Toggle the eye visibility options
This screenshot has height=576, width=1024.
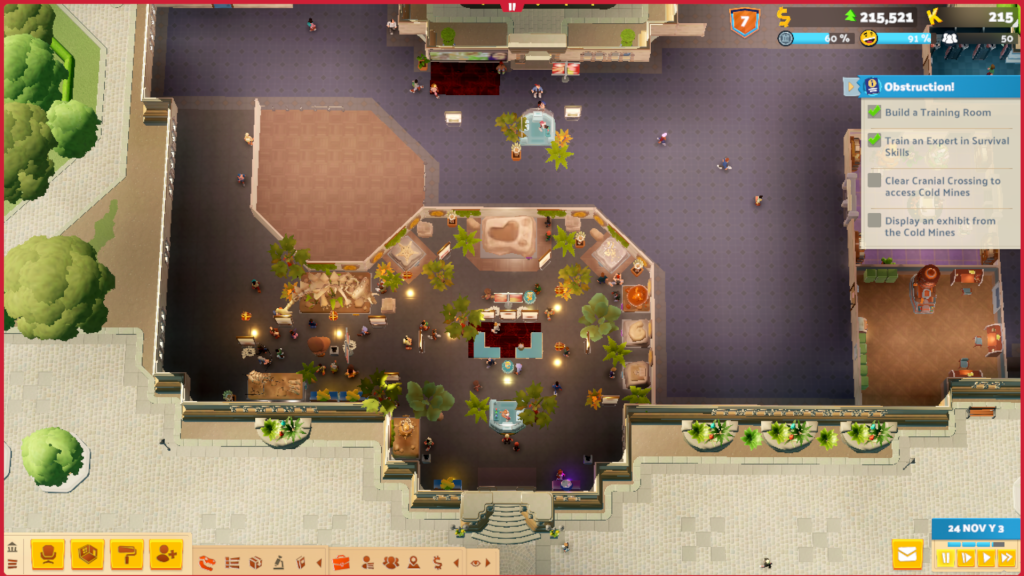pos(475,562)
